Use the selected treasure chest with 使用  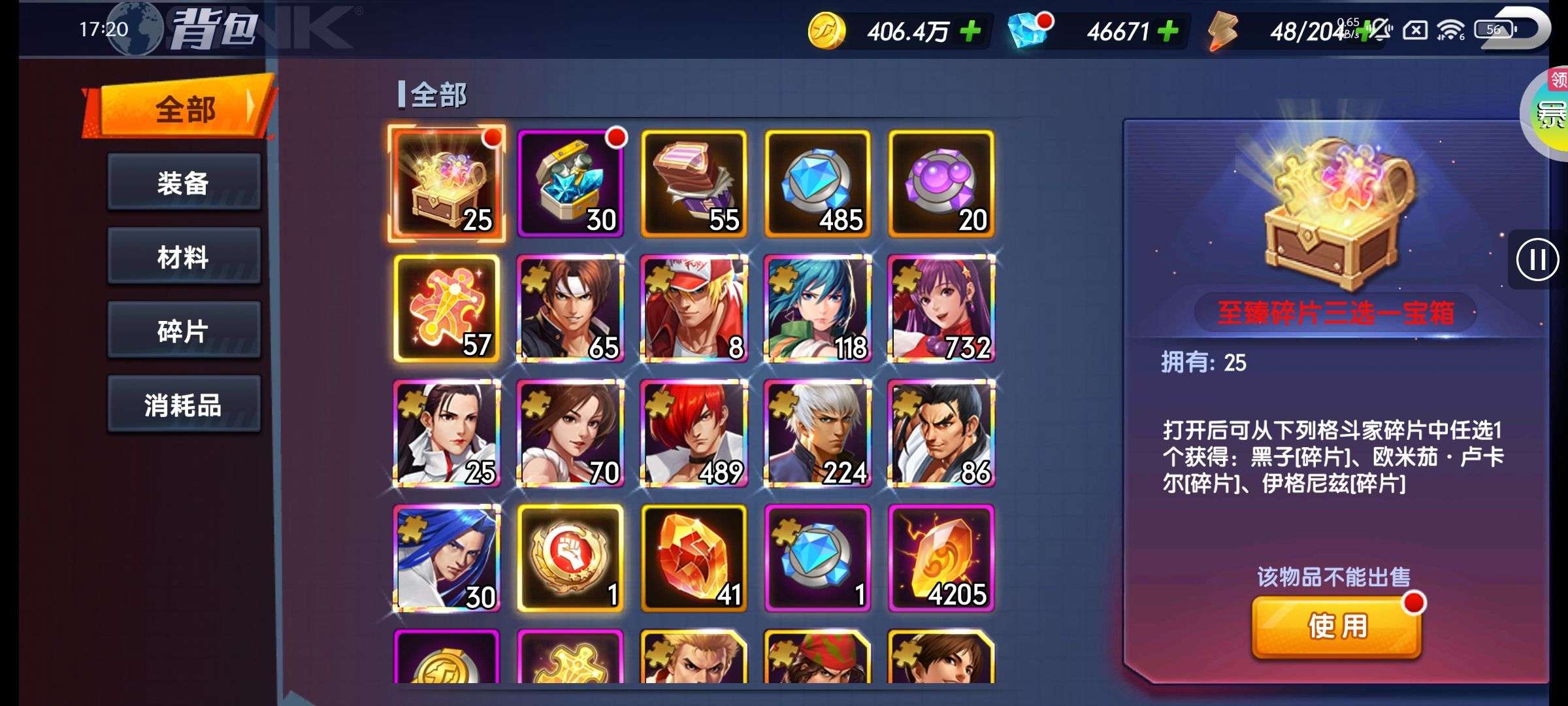click(x=1337, y=626)
